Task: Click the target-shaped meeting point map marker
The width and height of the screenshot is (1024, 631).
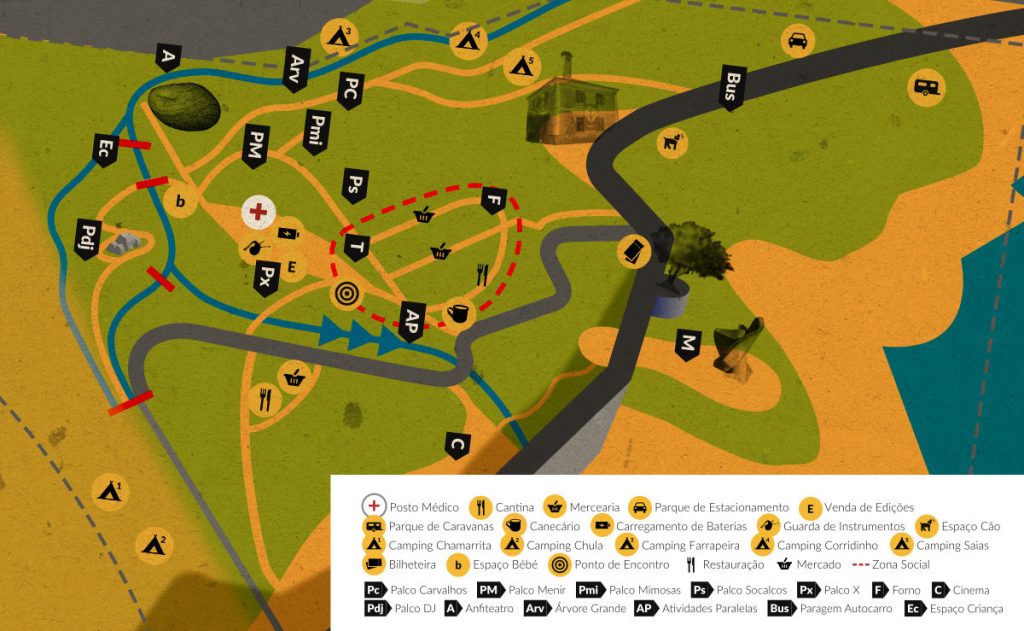Action: 346,294
